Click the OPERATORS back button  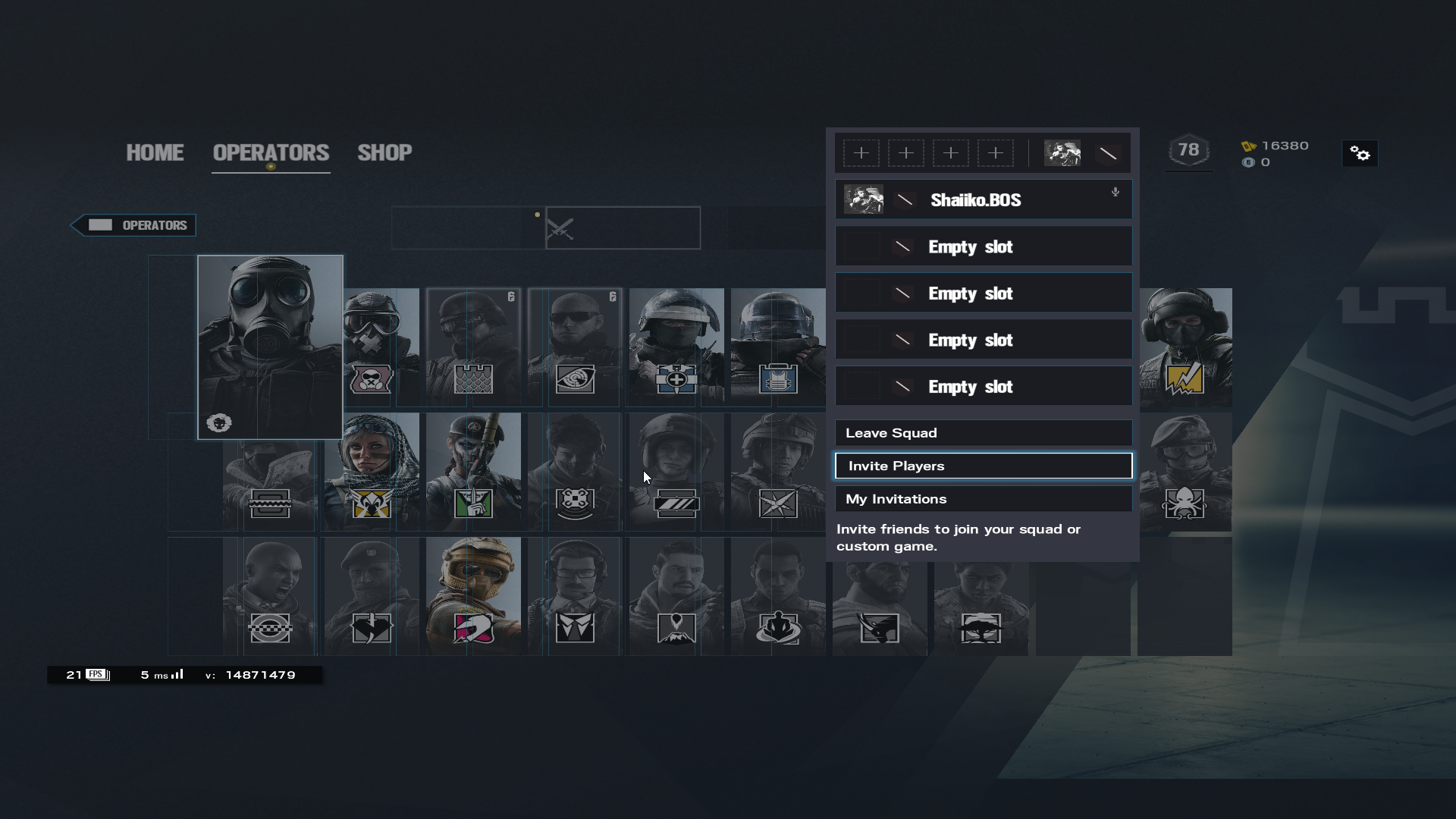coord(134,225)
